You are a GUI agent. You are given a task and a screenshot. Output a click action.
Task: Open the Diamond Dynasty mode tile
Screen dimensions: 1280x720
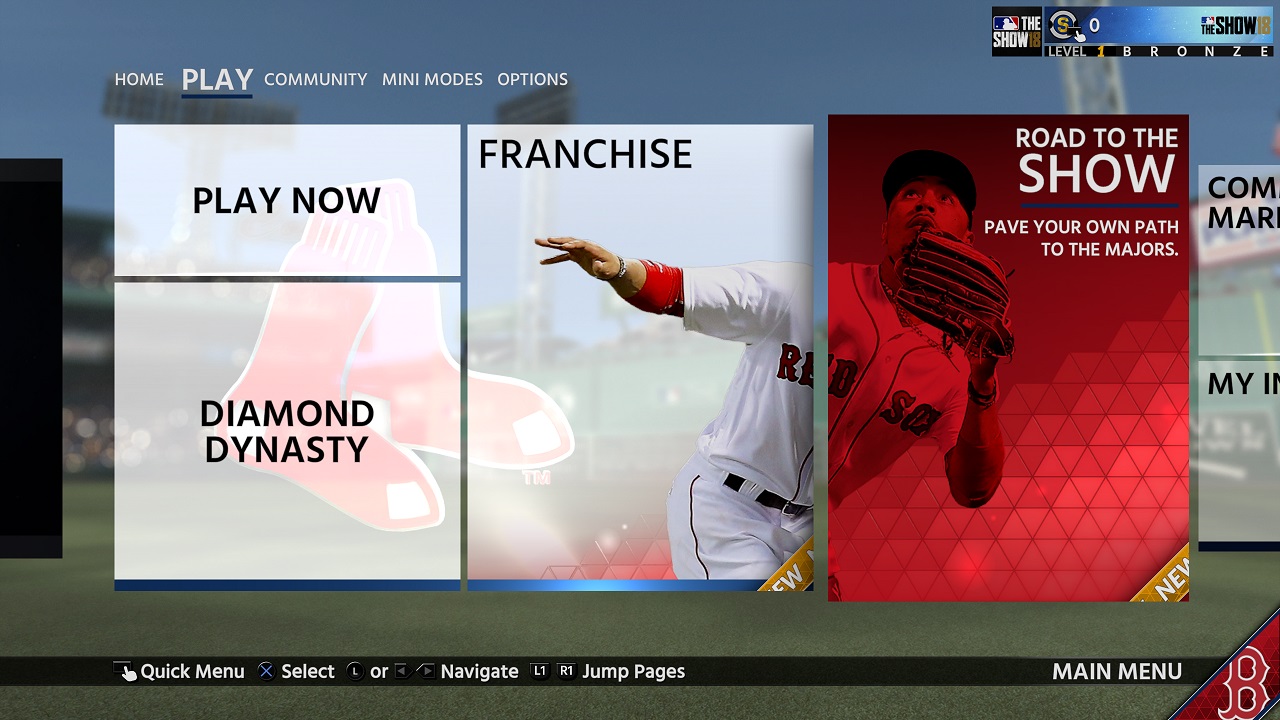(x=287, y=432)
